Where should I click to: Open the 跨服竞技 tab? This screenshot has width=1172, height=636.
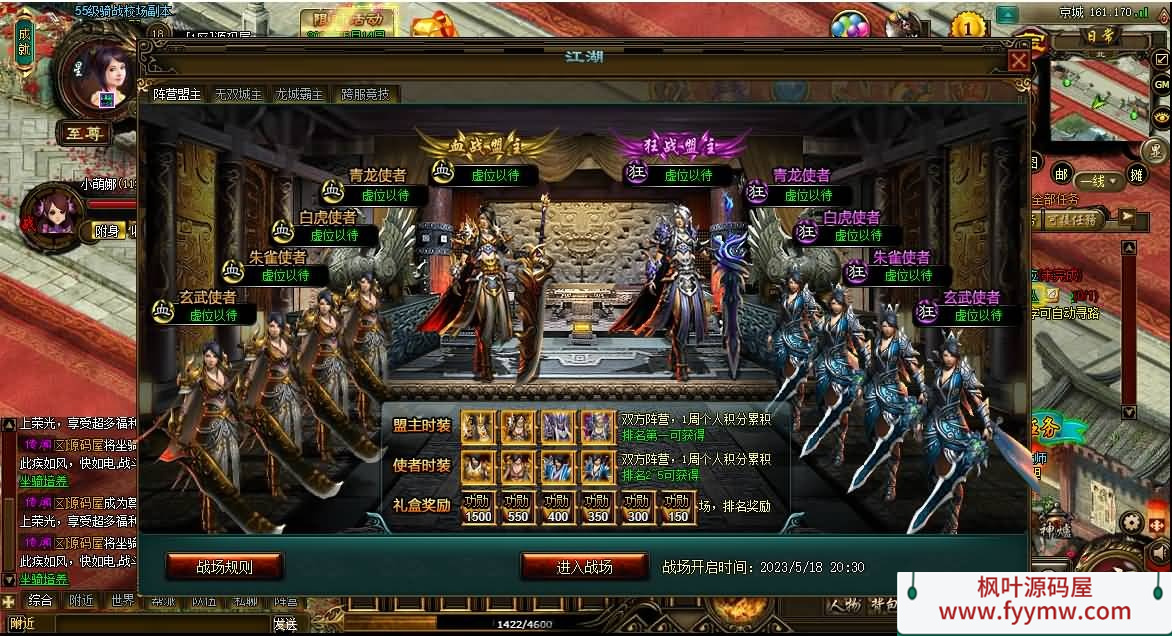tap(365, 94)
